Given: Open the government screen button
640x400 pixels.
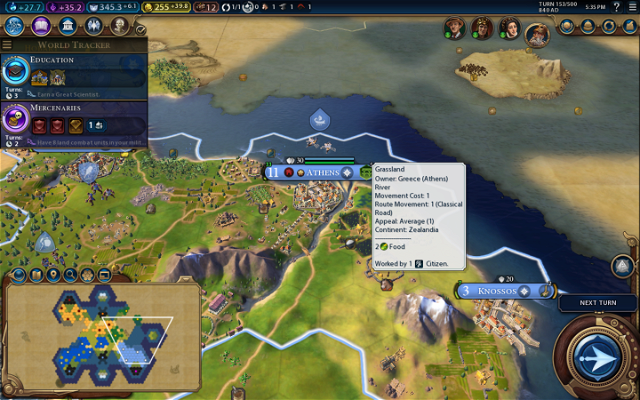Looking at the screenshot, I should pos(67,25).
